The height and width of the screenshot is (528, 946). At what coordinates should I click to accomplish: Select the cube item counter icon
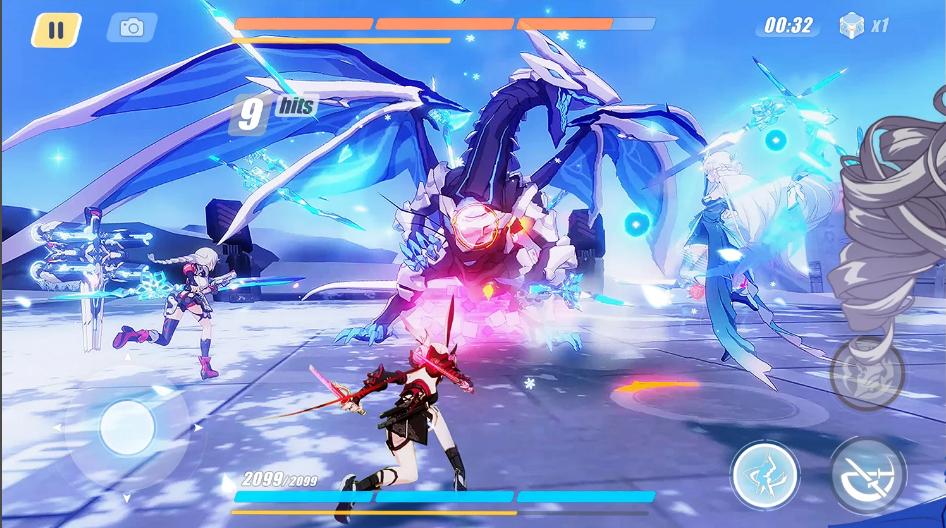click(852, 25)
